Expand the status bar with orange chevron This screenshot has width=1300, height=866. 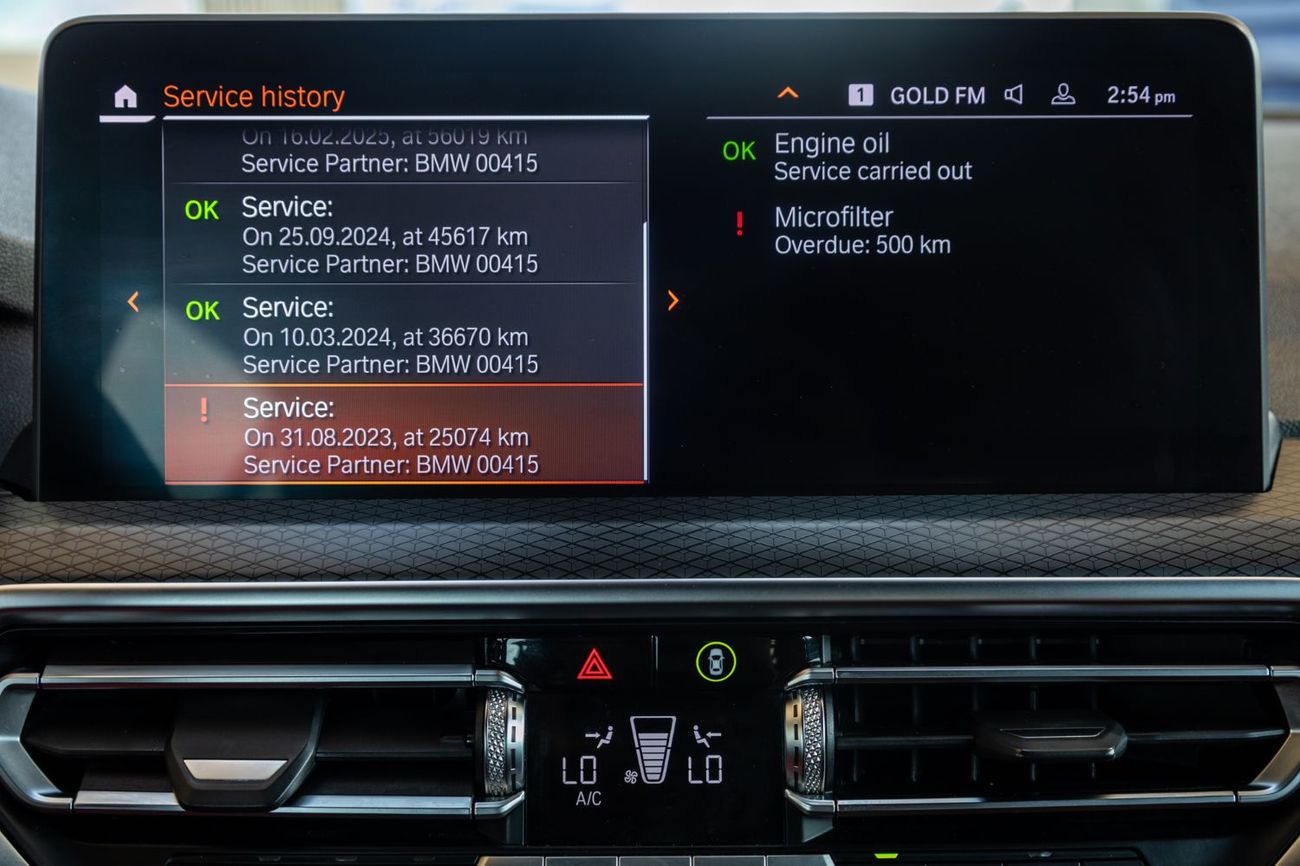(x=788, y=92)
